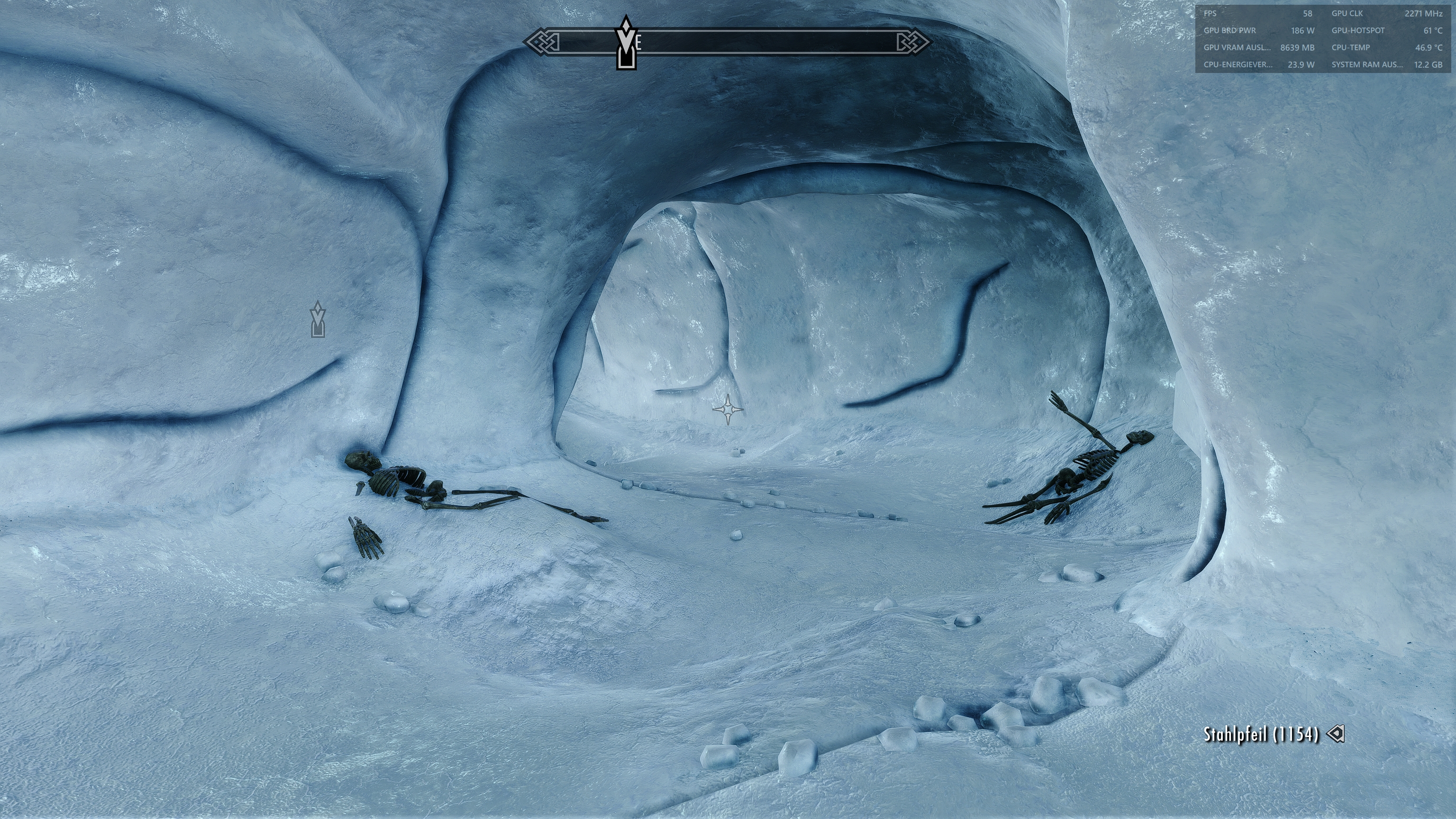Click the right knotwork ornament of the compass
Screen dimensions: 1456x819
tap(912, 41)
